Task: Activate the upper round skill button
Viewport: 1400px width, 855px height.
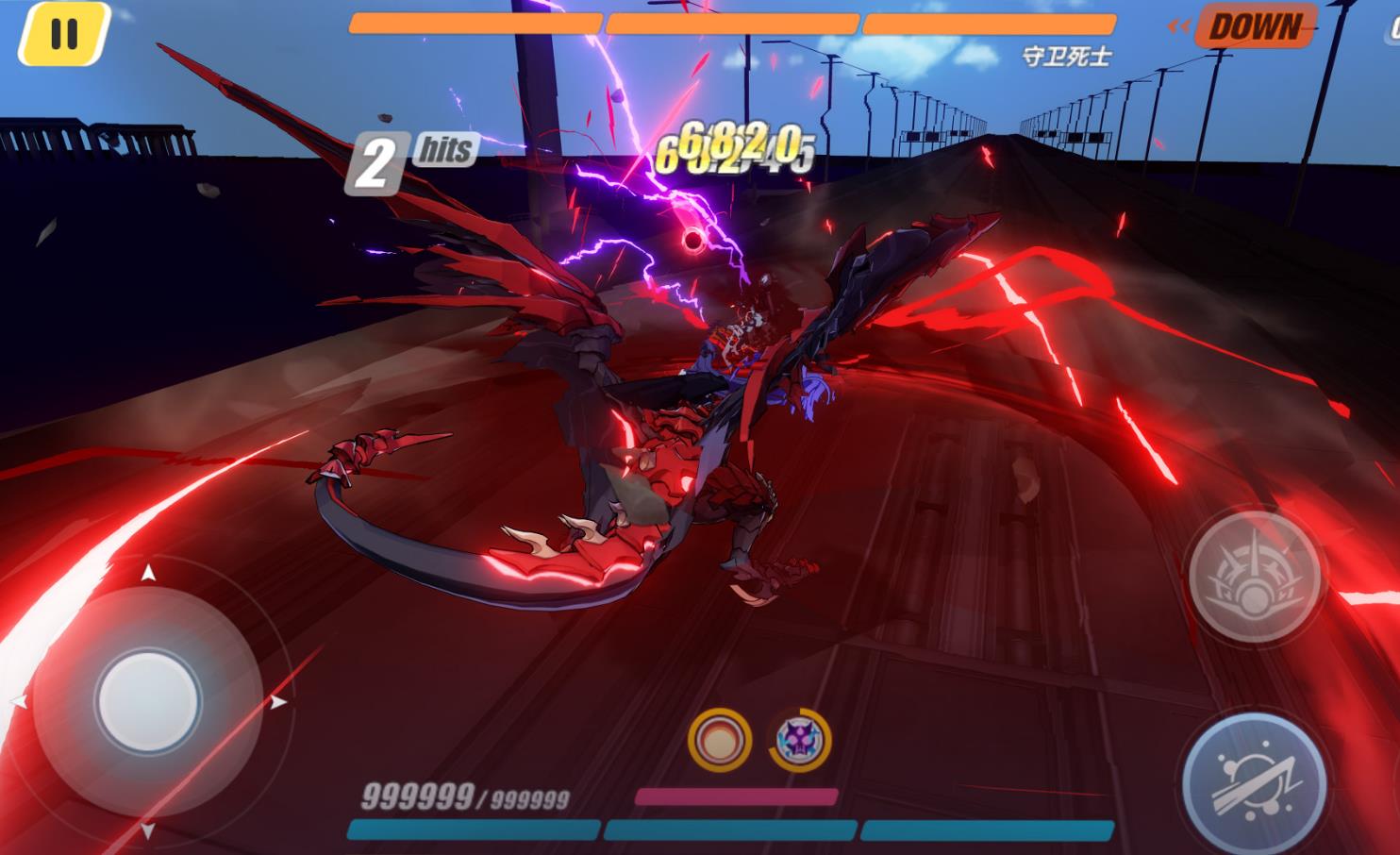Action: pyautogui.click(x=1254, y=576)
